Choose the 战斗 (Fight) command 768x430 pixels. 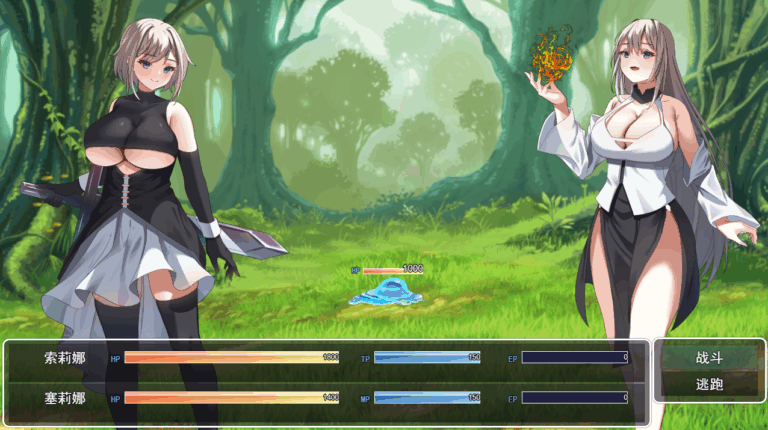(x=709, y=357)
